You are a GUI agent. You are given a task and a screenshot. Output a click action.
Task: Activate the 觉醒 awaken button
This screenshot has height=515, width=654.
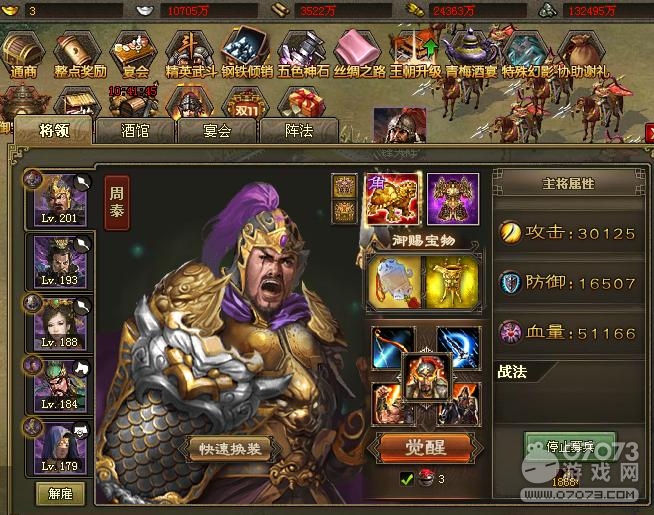click(425, 446)
